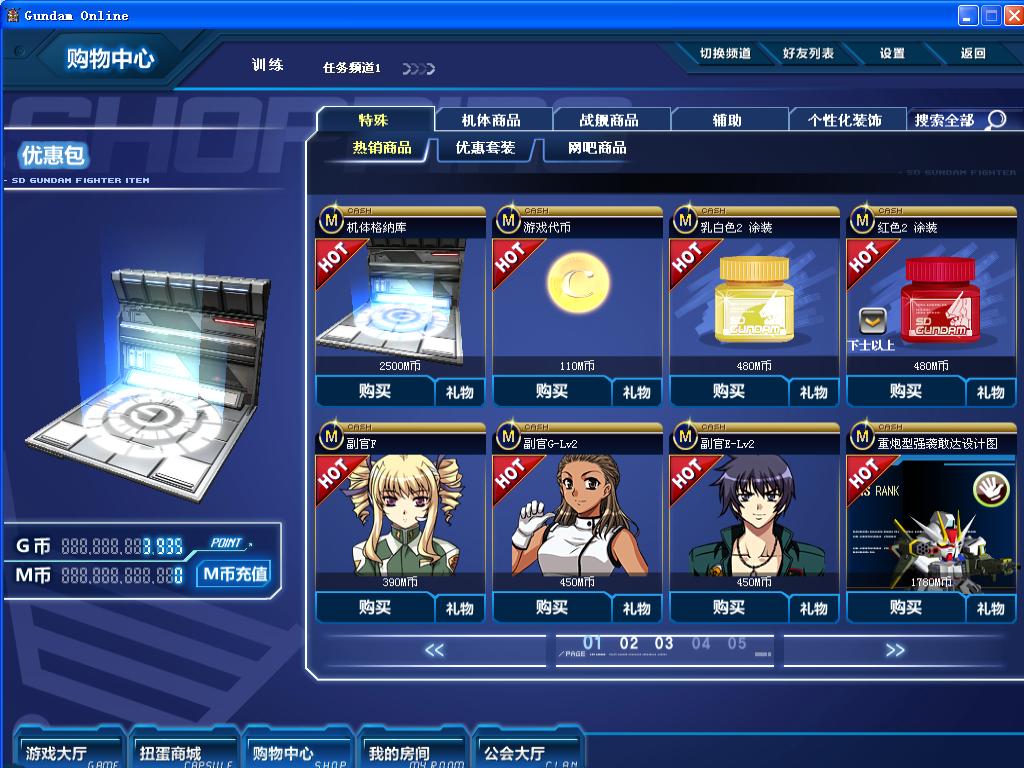Select the 辅助 shop tab
The height and width of the screenshot is (768, 1024).
coord(727,120)
